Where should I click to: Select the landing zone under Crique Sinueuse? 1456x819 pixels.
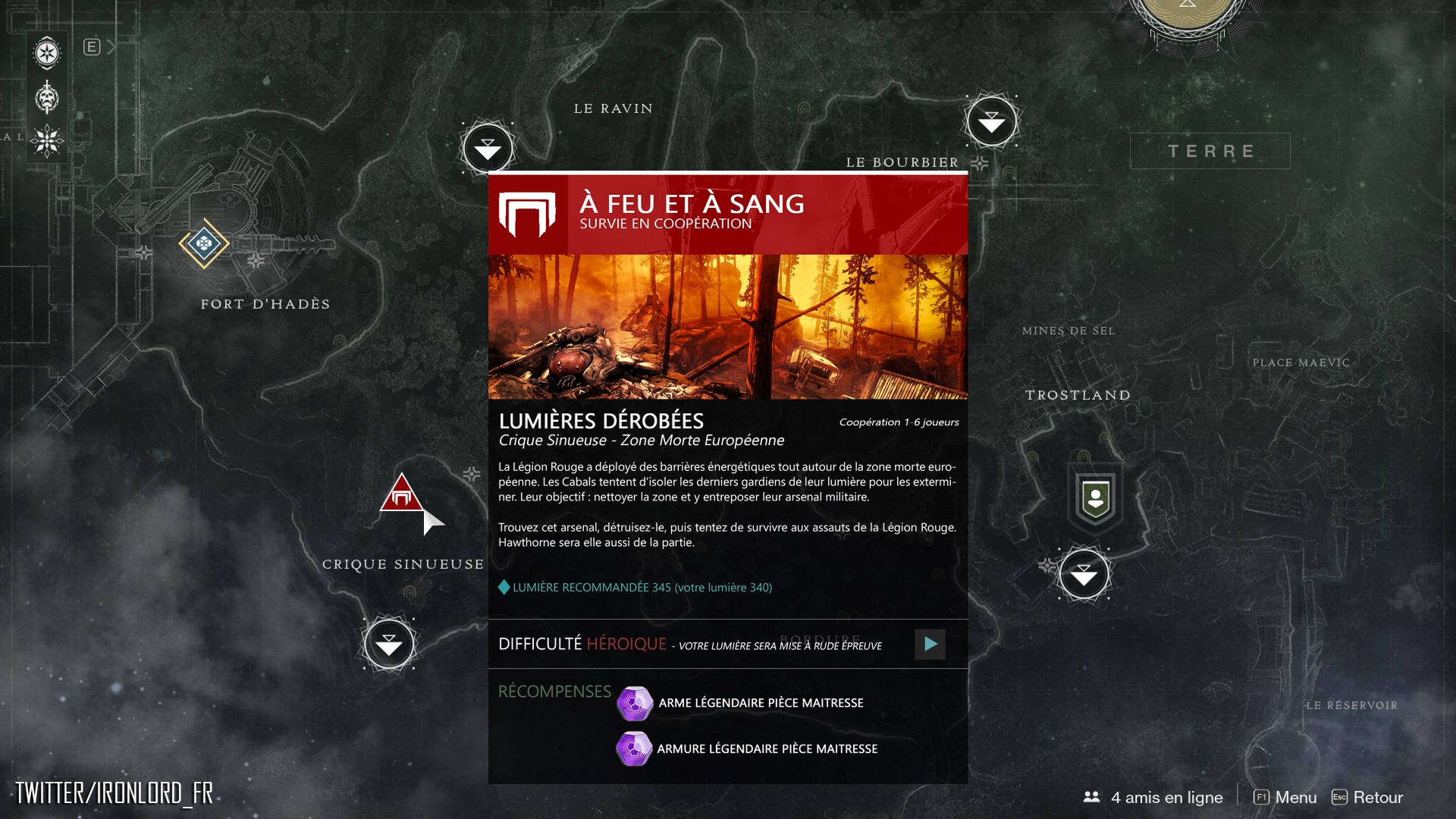pyautogui.click(x=389, y=645)
